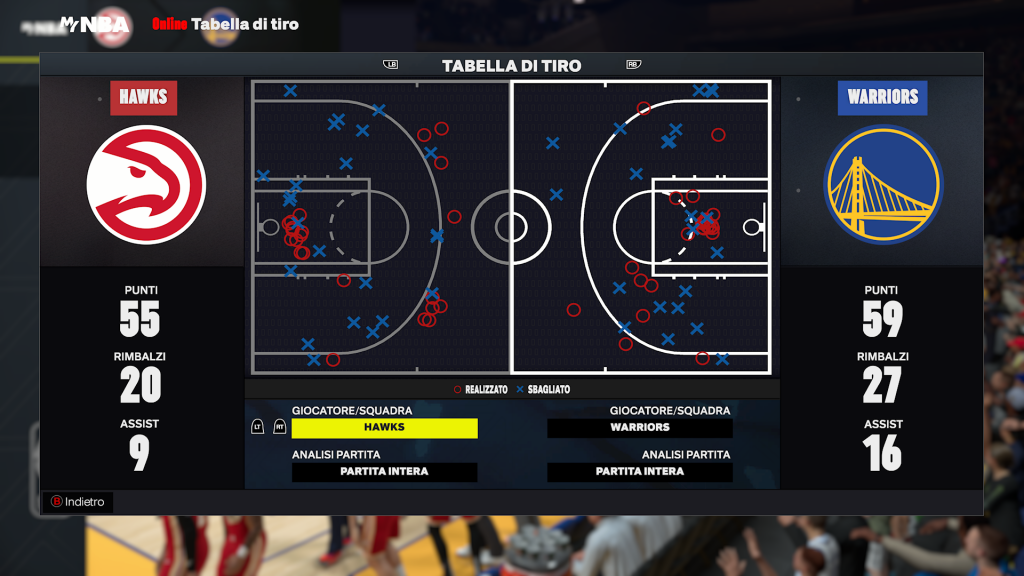
Task: Select the HAWKS player/team field
Action: (x=384, y=427)
